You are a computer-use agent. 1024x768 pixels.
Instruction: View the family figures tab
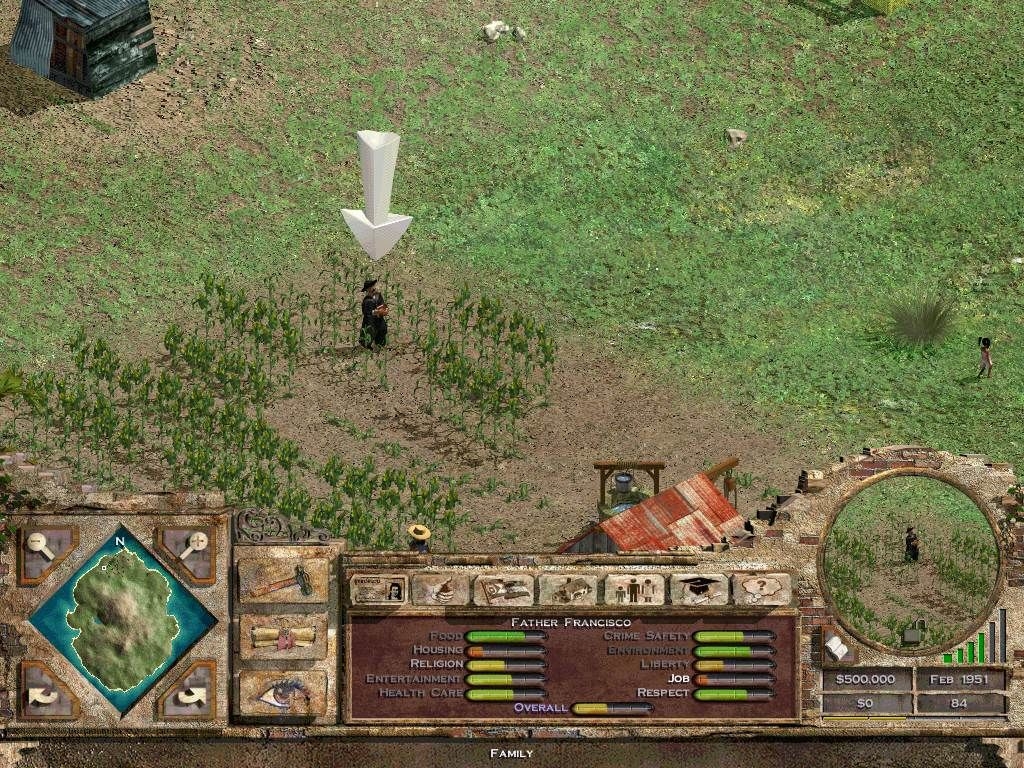[633, 589]
